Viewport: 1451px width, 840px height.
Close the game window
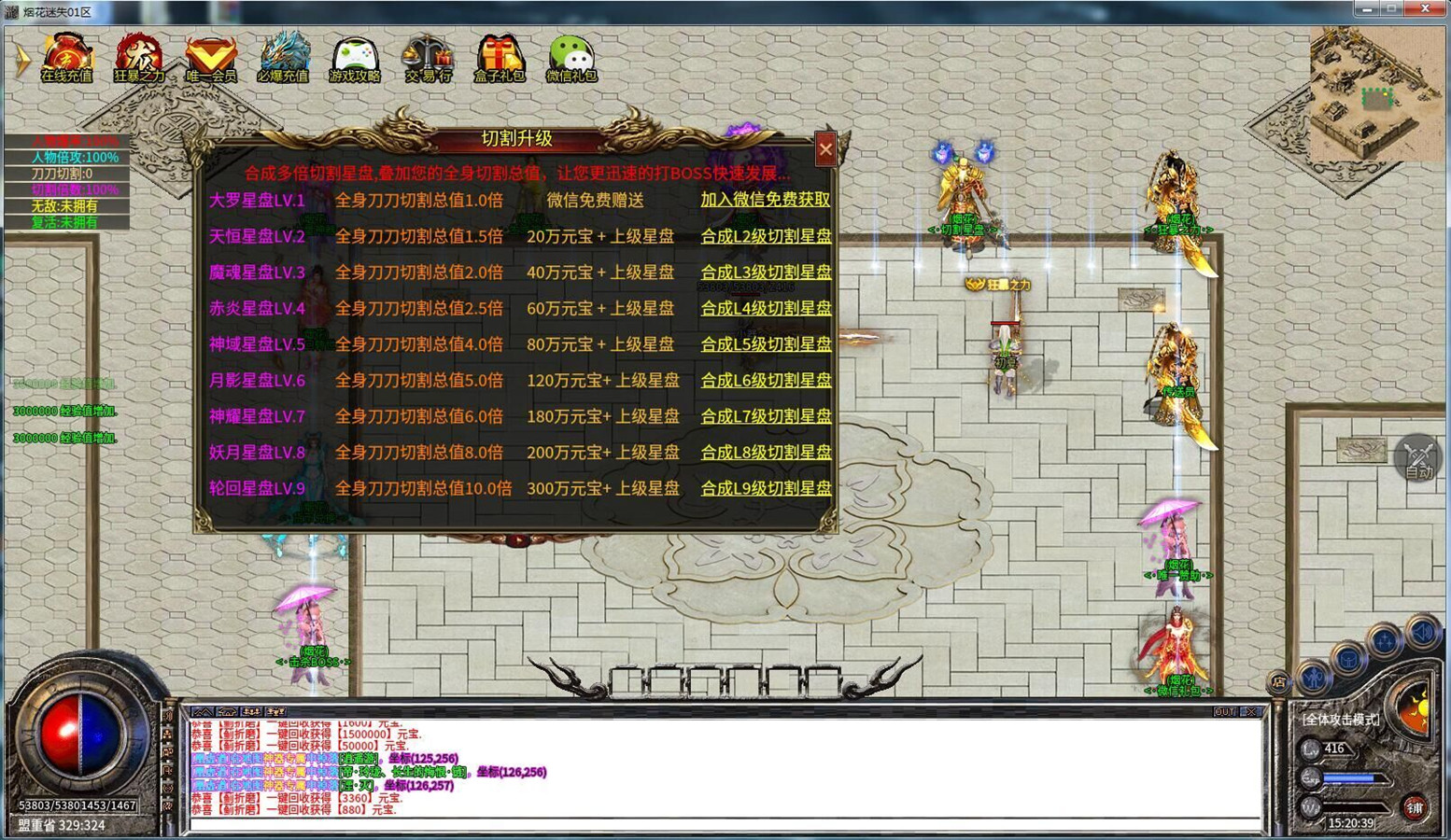tap(1425, 9)
